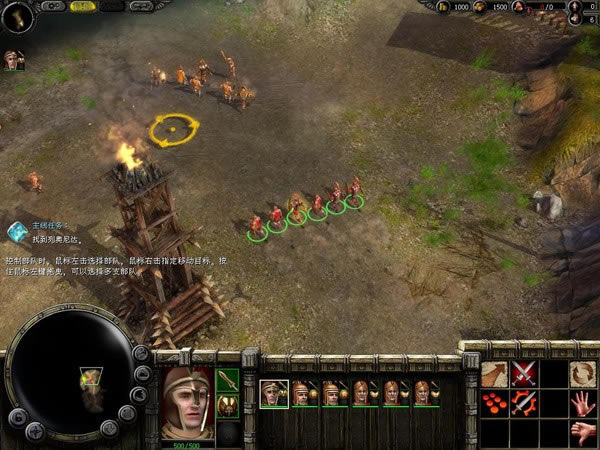Select the round shield equipment slot
This screenshot has height=450, width=600.
click(228, 408)
